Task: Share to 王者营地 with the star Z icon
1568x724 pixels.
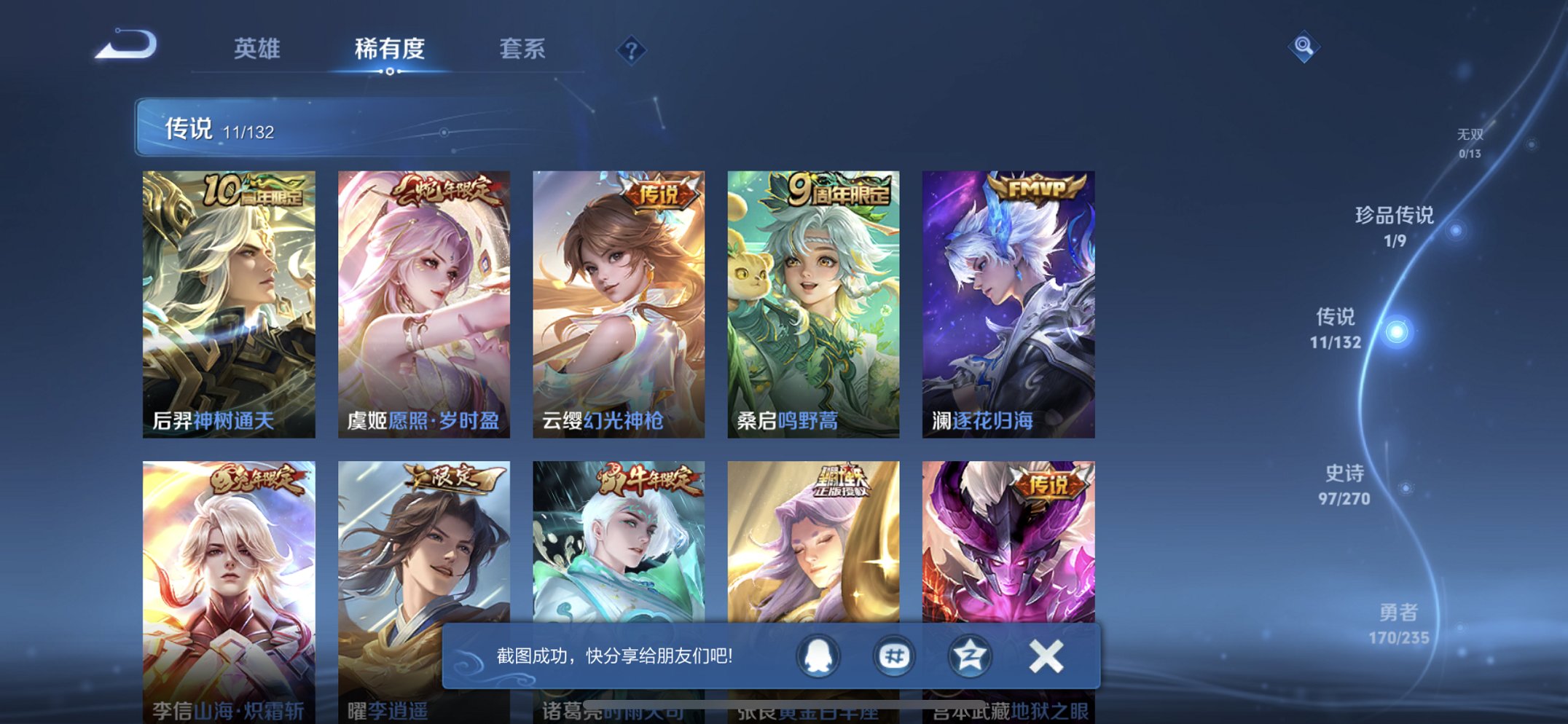Action: click(969, 656)
